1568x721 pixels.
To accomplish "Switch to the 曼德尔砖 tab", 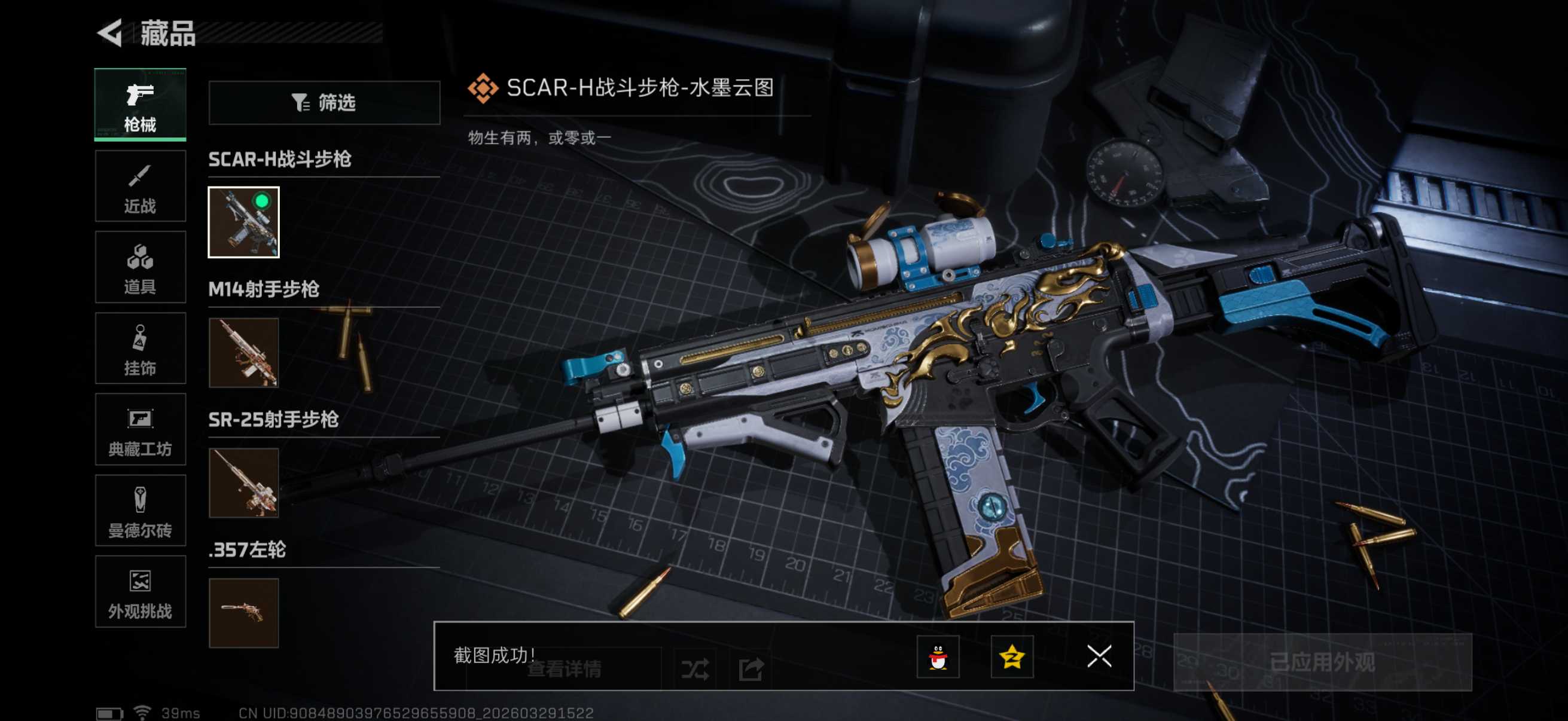I will [140, 511].
